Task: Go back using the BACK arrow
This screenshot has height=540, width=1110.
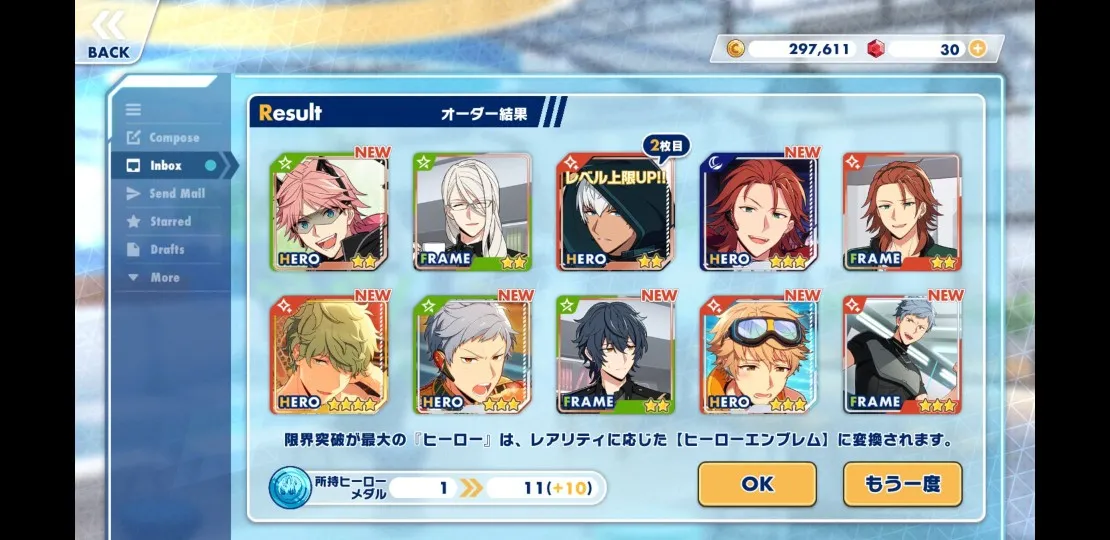Action: (108, 35)
